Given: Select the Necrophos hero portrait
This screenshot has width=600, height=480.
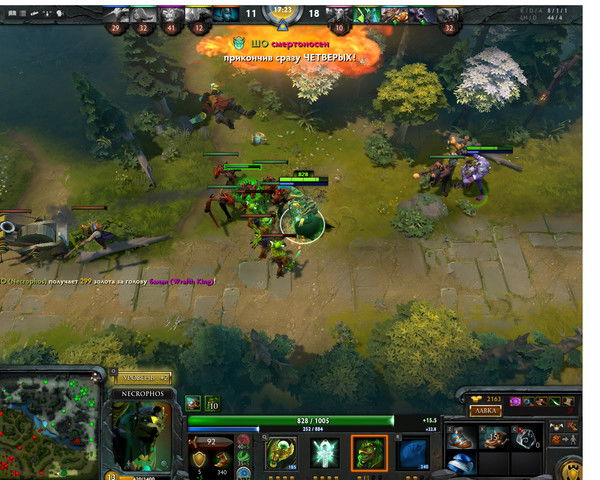Looking at the screenshot, I should (x=144, y=438).
